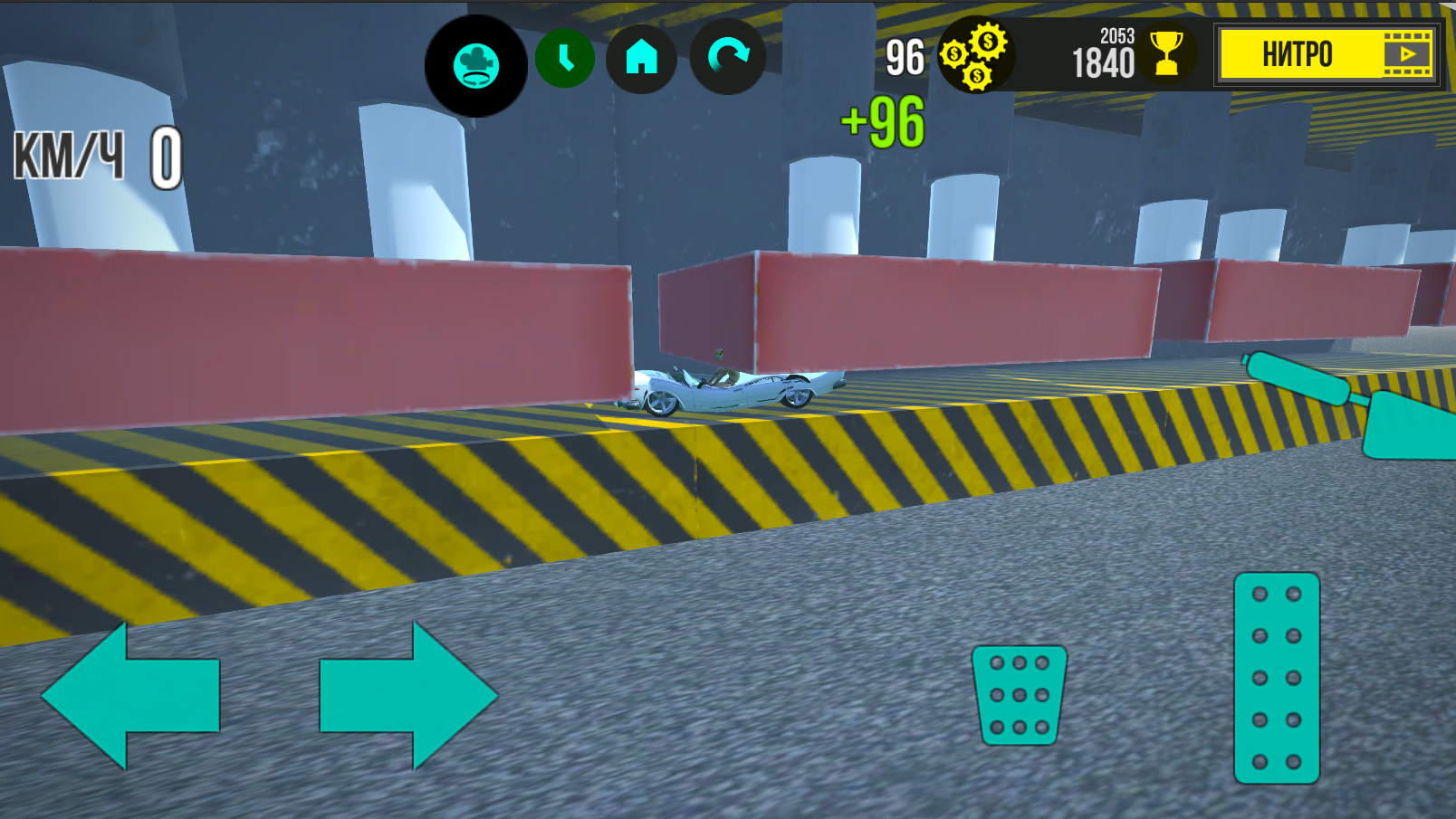Return to the garage via the home icon
The height and width of the screenshot is (819, 1456).
(x=642, y=57)
